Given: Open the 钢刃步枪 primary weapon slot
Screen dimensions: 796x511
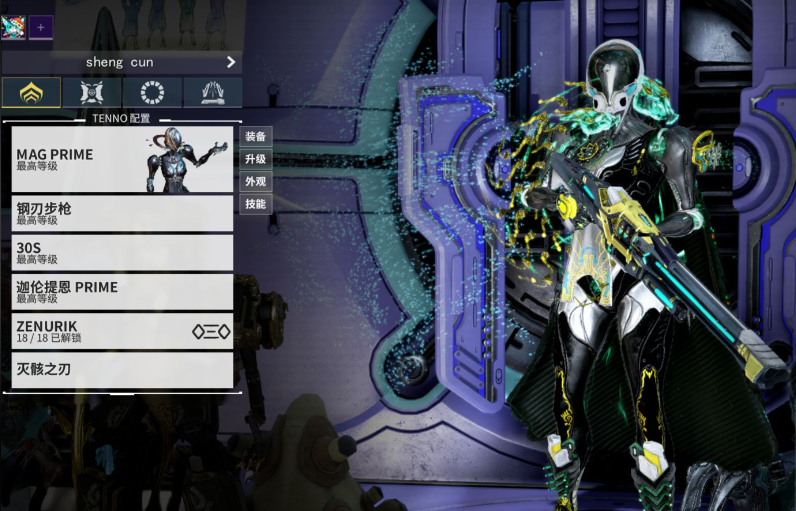Looking at the screenshot, I should pyautogui.click(x=122, y=213).
